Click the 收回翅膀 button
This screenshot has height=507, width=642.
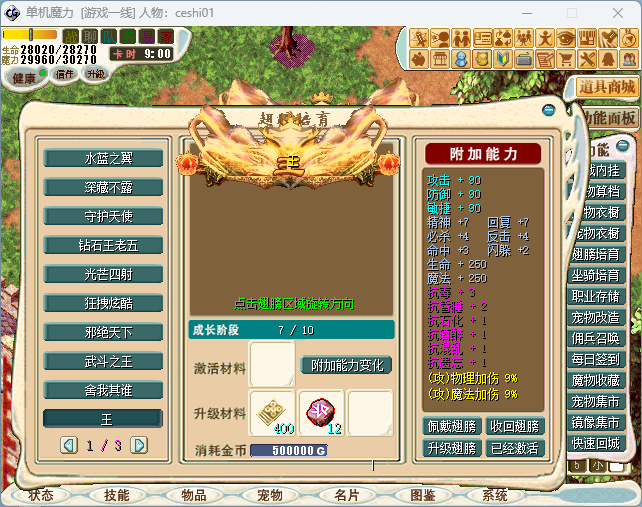[514, 426]
